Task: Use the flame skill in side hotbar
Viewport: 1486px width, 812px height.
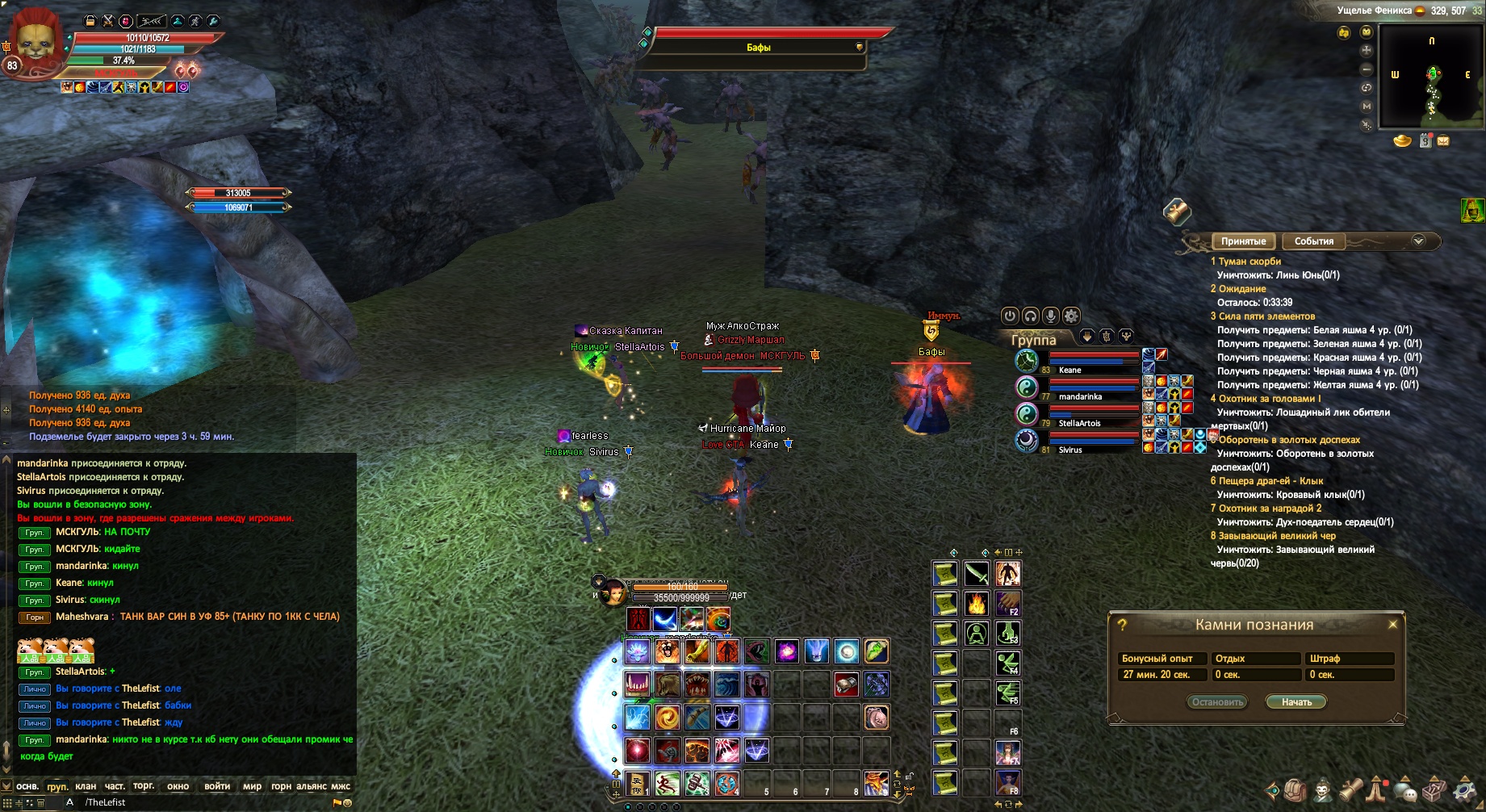Action: tap(977, 603)
